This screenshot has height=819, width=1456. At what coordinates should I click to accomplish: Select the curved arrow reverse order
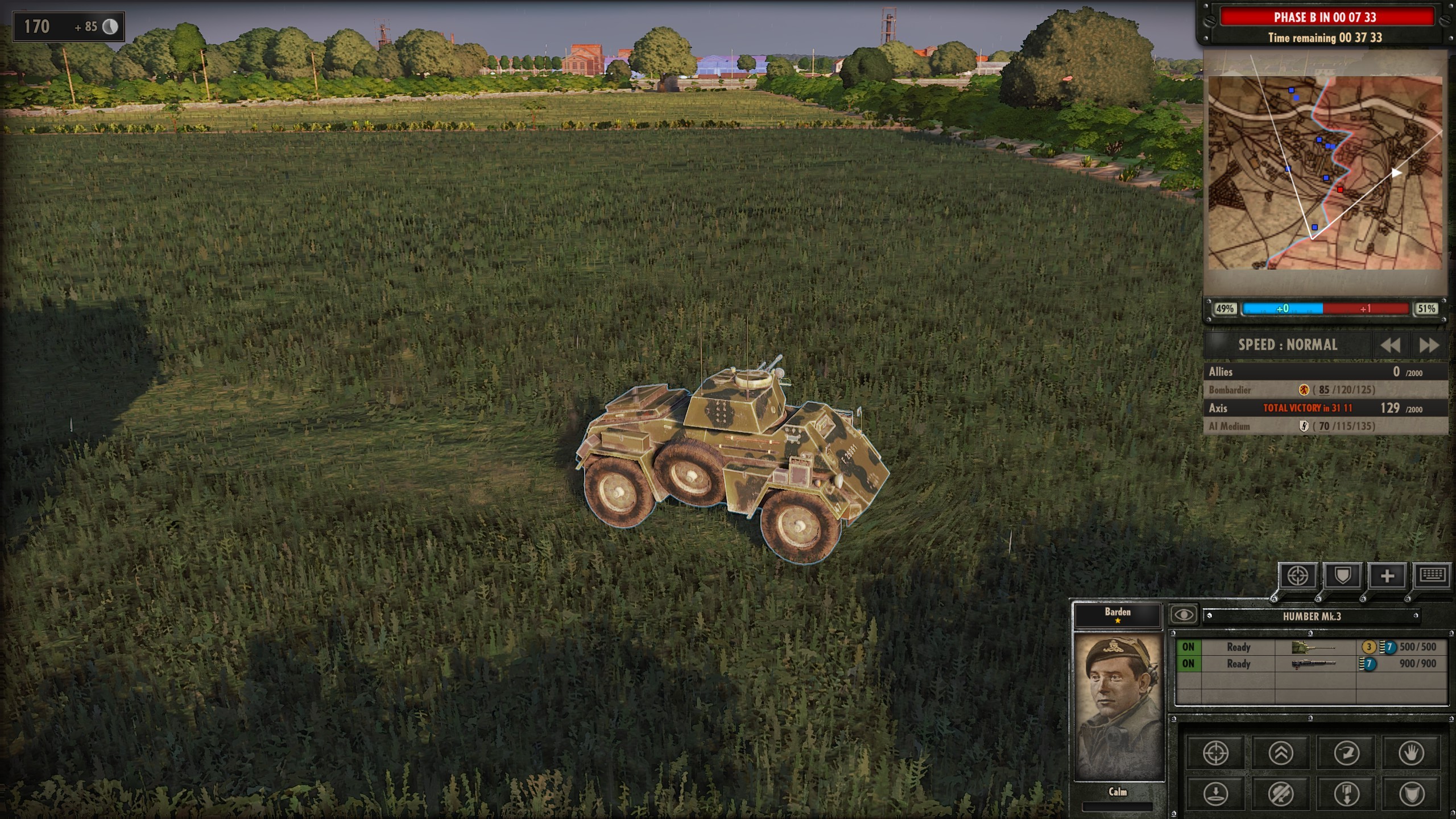pyautogui.click(x=1346, y=753)
